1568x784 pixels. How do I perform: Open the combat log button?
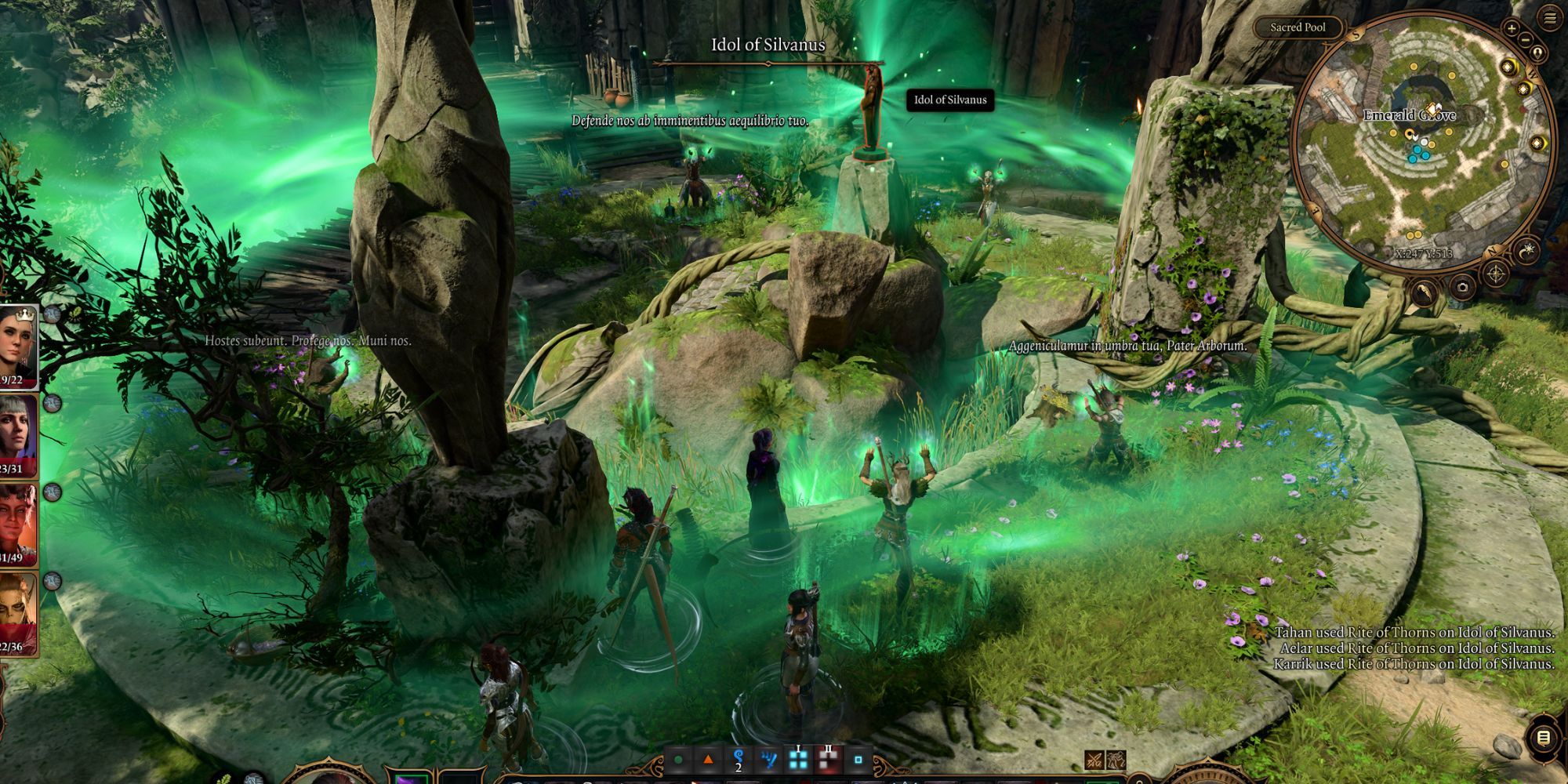point(1543,738)
